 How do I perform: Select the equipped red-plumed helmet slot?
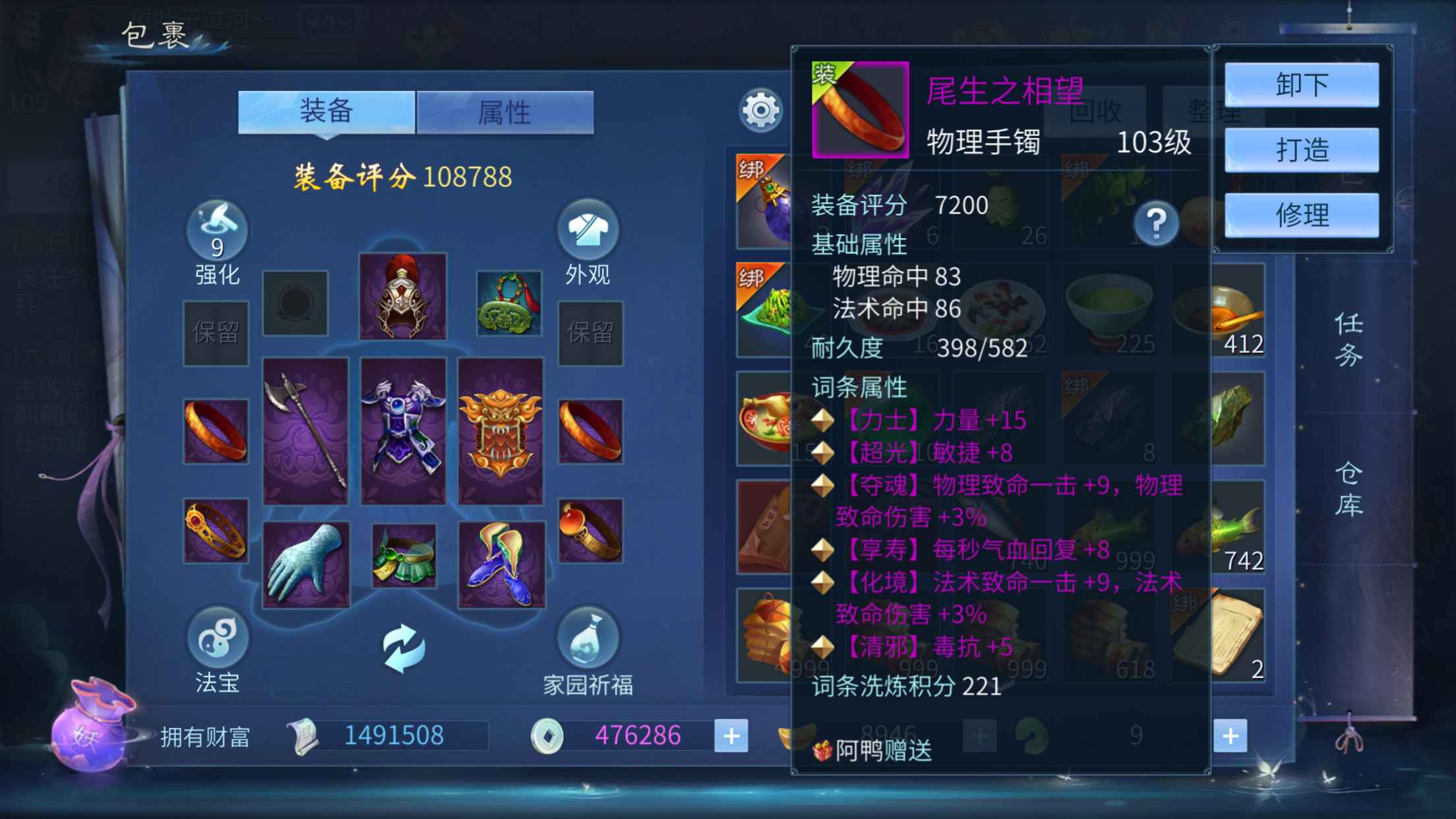(x=403, y=296)
